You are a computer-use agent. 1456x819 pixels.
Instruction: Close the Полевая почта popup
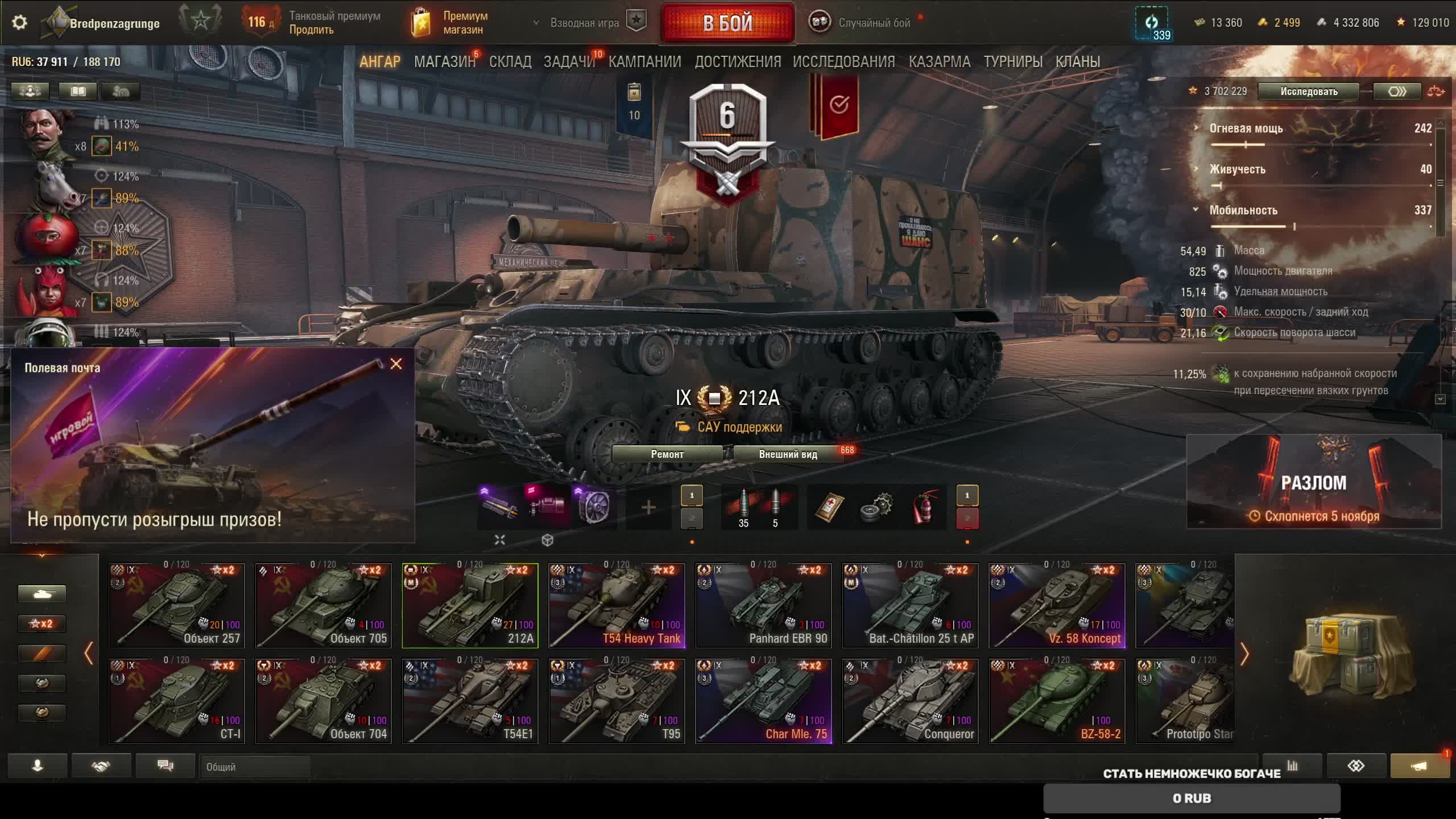396,364
